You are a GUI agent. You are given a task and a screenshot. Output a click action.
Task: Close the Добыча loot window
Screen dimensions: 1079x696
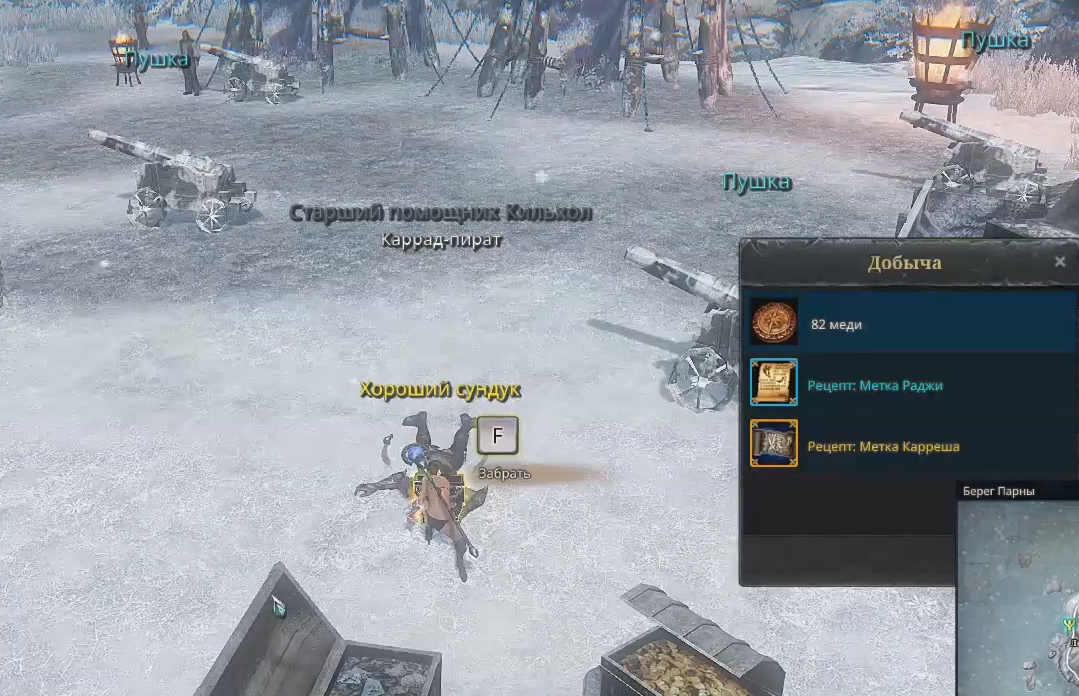1060,263
